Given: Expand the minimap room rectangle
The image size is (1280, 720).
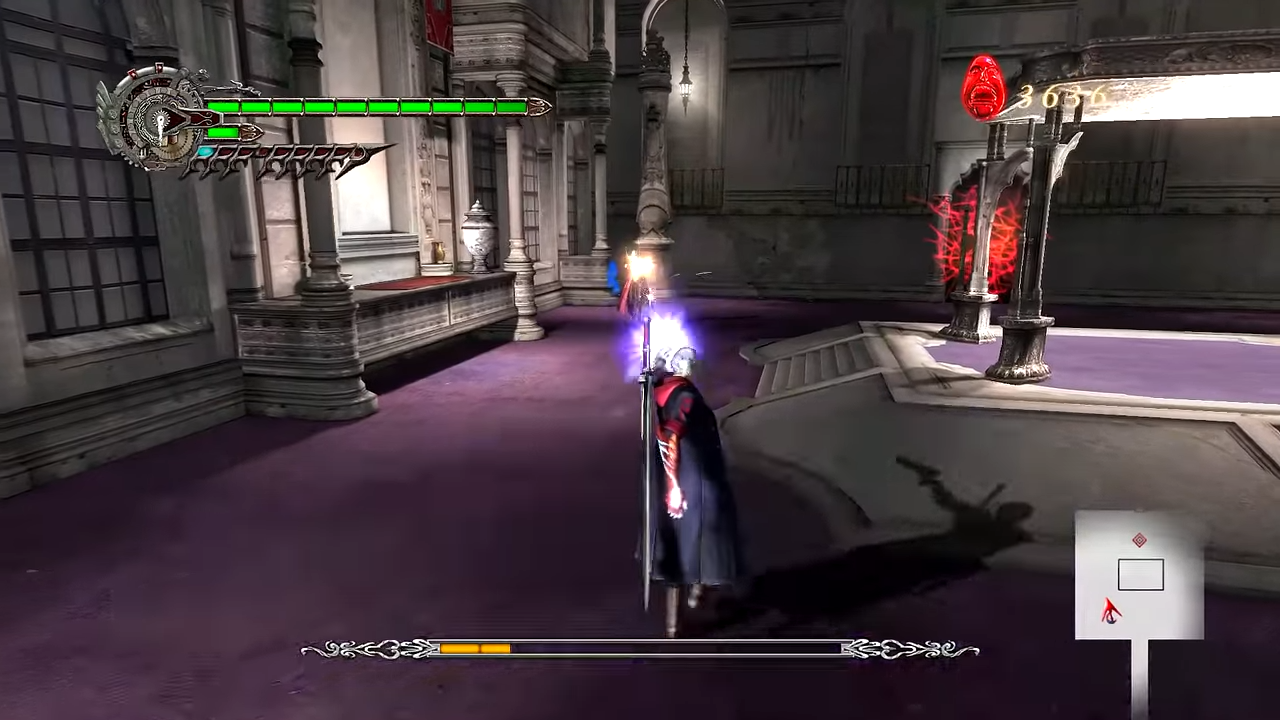Looking at the screenshot, I should (x=1140, y=575).
